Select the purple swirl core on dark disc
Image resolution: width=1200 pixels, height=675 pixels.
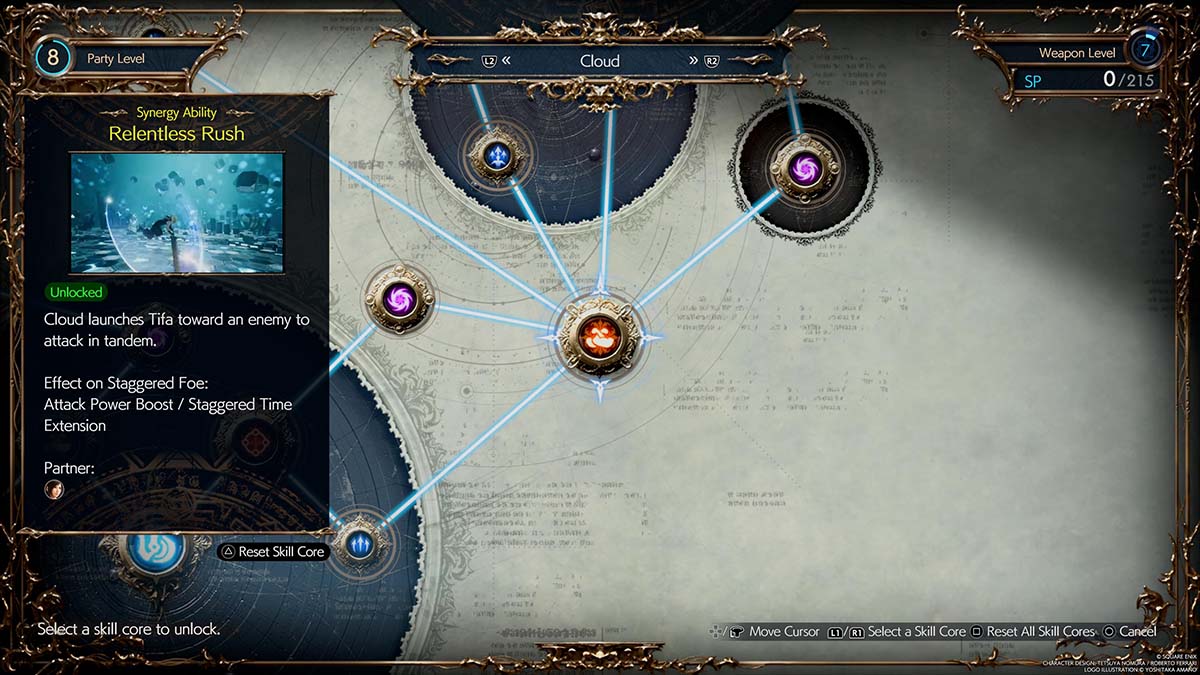(804, 168)
